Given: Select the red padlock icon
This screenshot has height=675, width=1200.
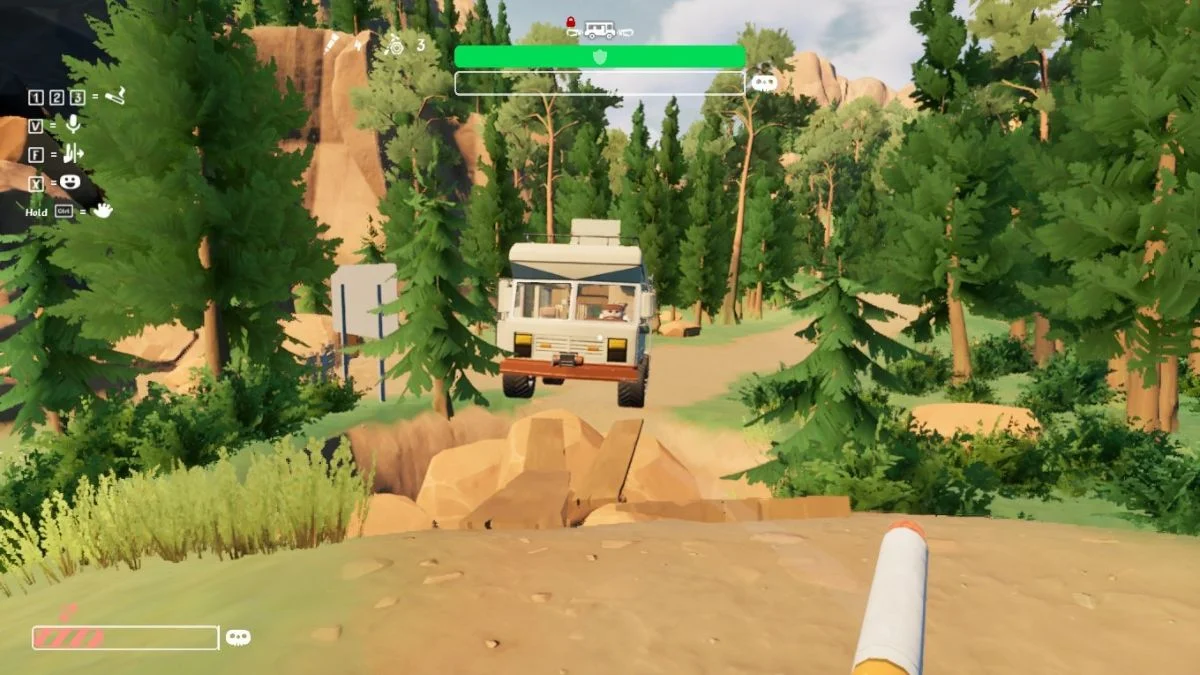Looking at the screenshot, I should (x=571, y=21).
